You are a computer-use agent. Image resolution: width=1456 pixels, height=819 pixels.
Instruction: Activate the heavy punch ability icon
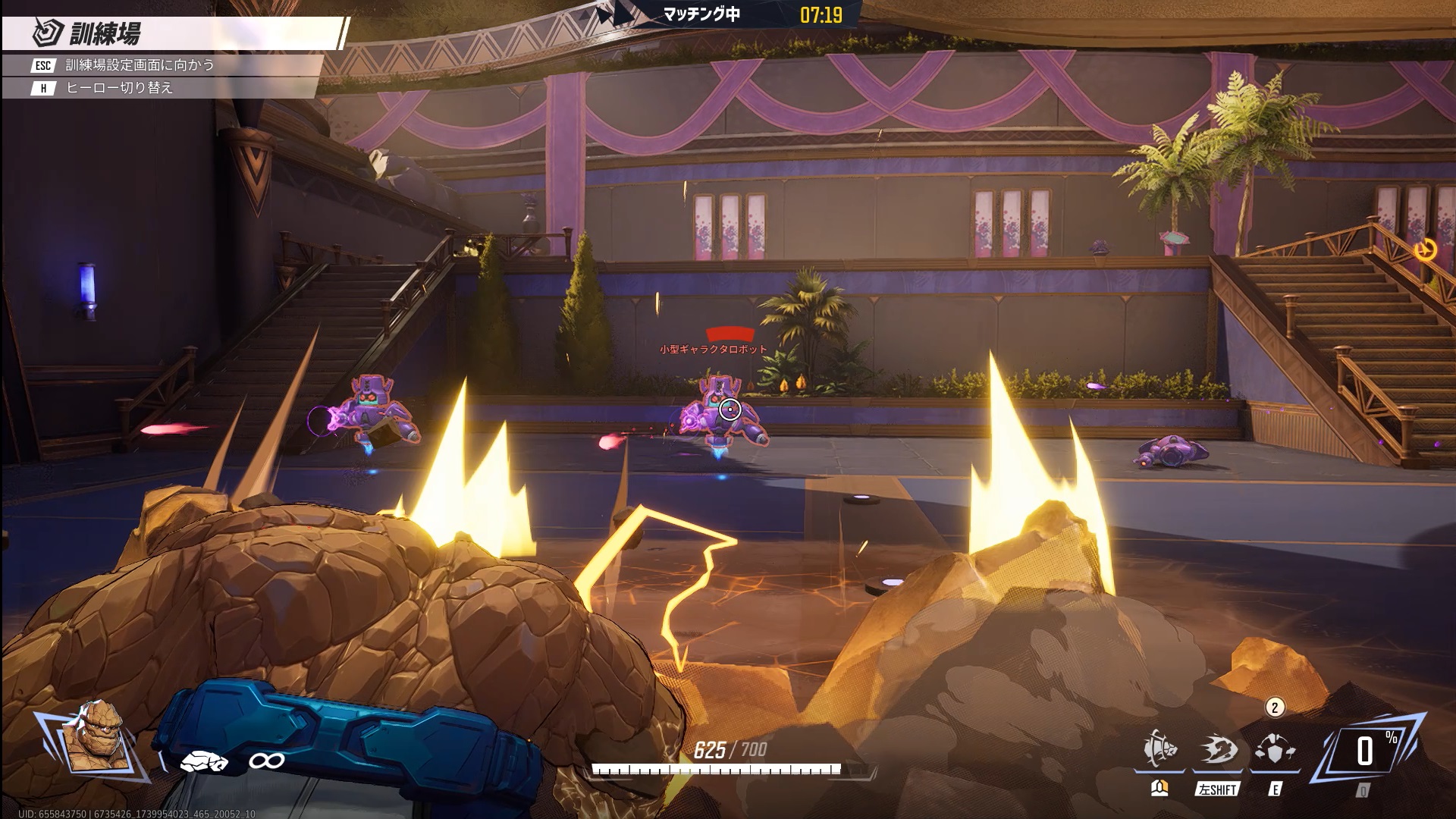pyautogui.click(x=1159, y=751)
